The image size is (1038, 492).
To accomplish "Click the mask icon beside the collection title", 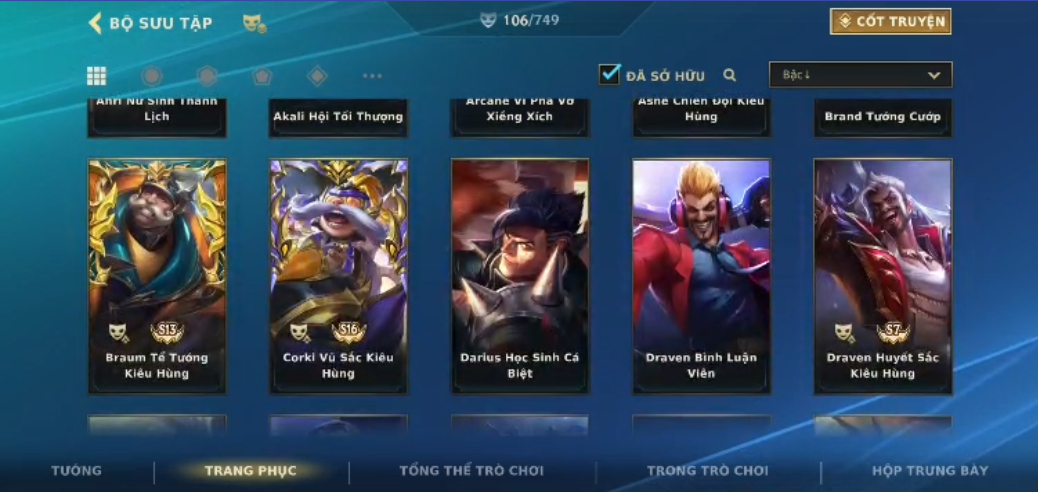I will [x=254, y=23].
